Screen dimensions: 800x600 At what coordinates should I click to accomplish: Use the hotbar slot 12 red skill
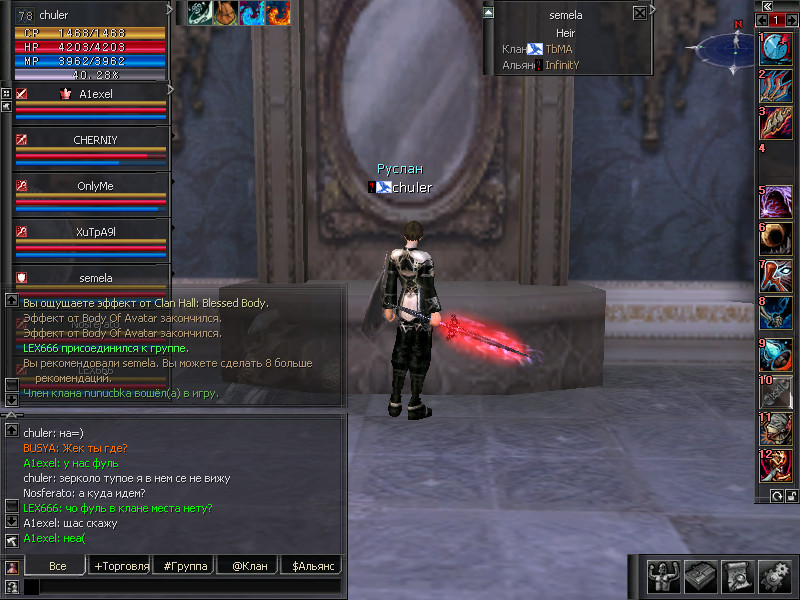[777, 466]
